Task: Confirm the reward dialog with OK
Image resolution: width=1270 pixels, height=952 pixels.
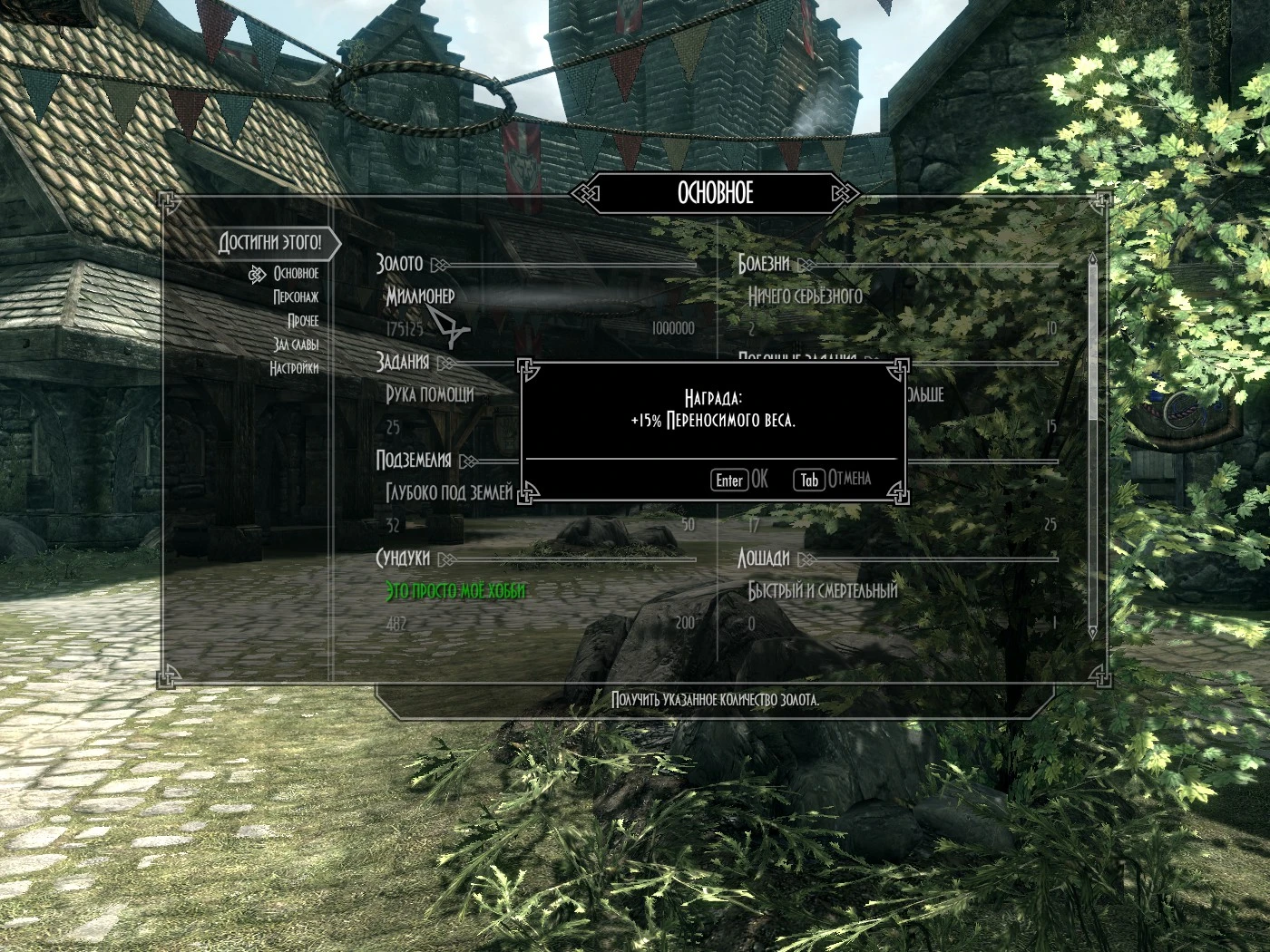Action: (x=740, y=480)
